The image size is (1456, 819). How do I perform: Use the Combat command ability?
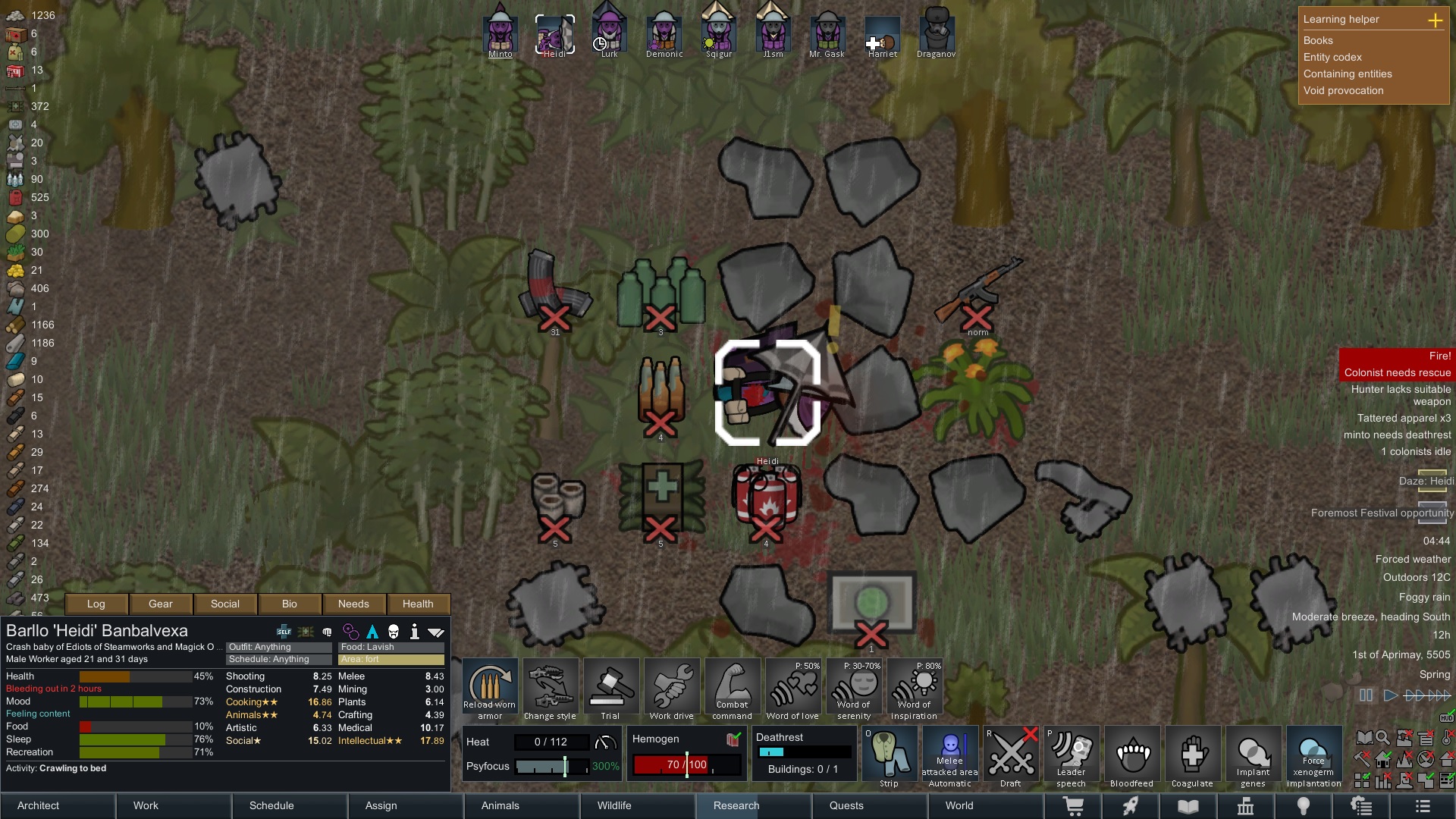click(732, 689)
